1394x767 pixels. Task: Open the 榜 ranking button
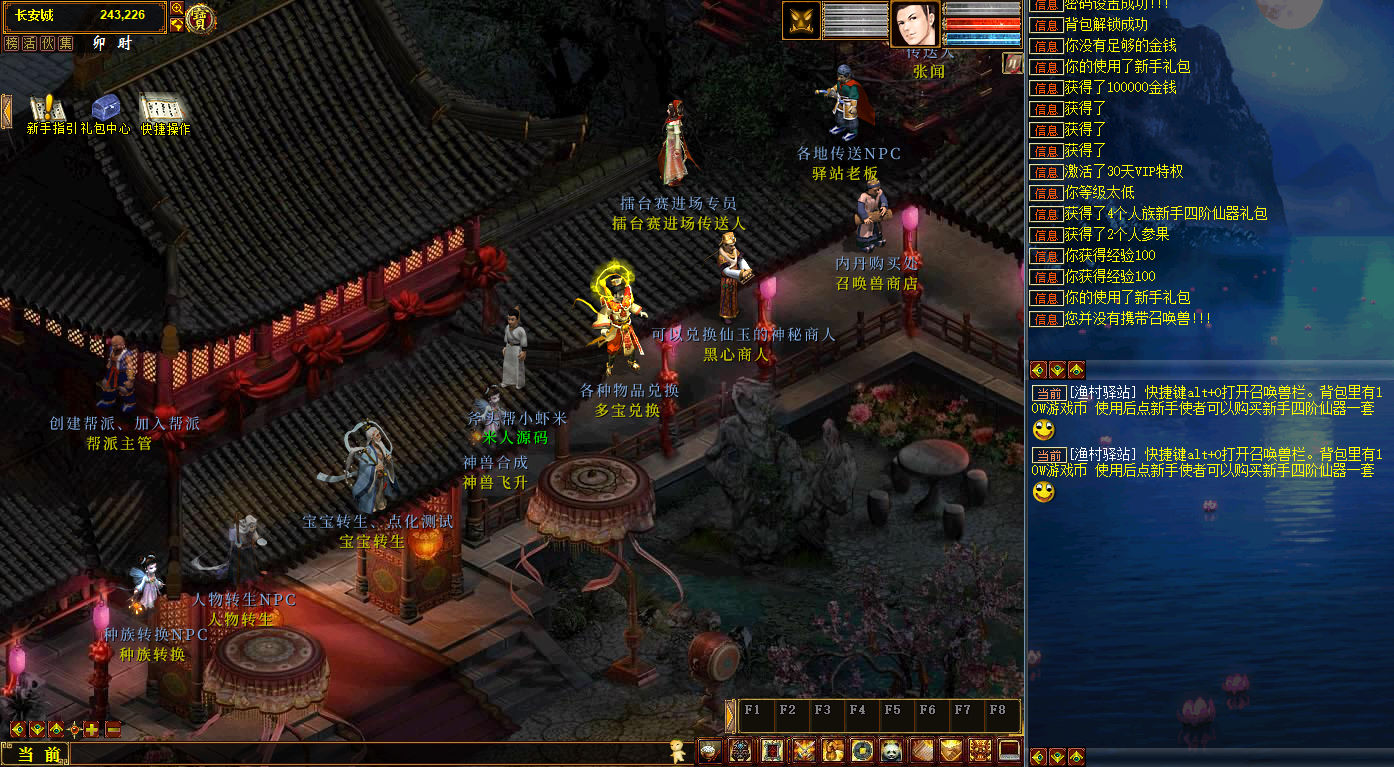12,43
